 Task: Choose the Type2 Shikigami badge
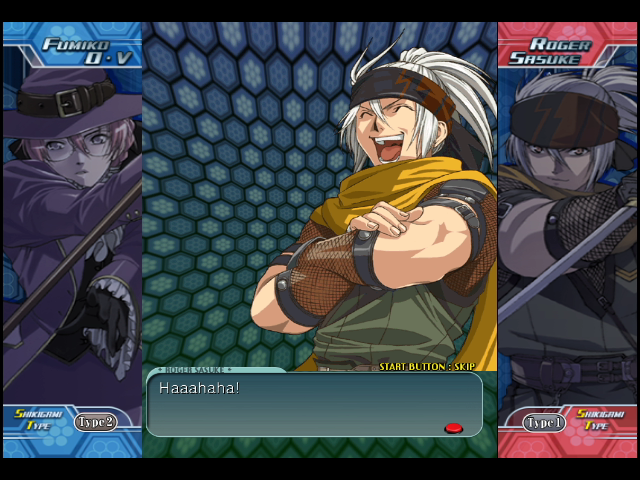[x=96, y=422]
